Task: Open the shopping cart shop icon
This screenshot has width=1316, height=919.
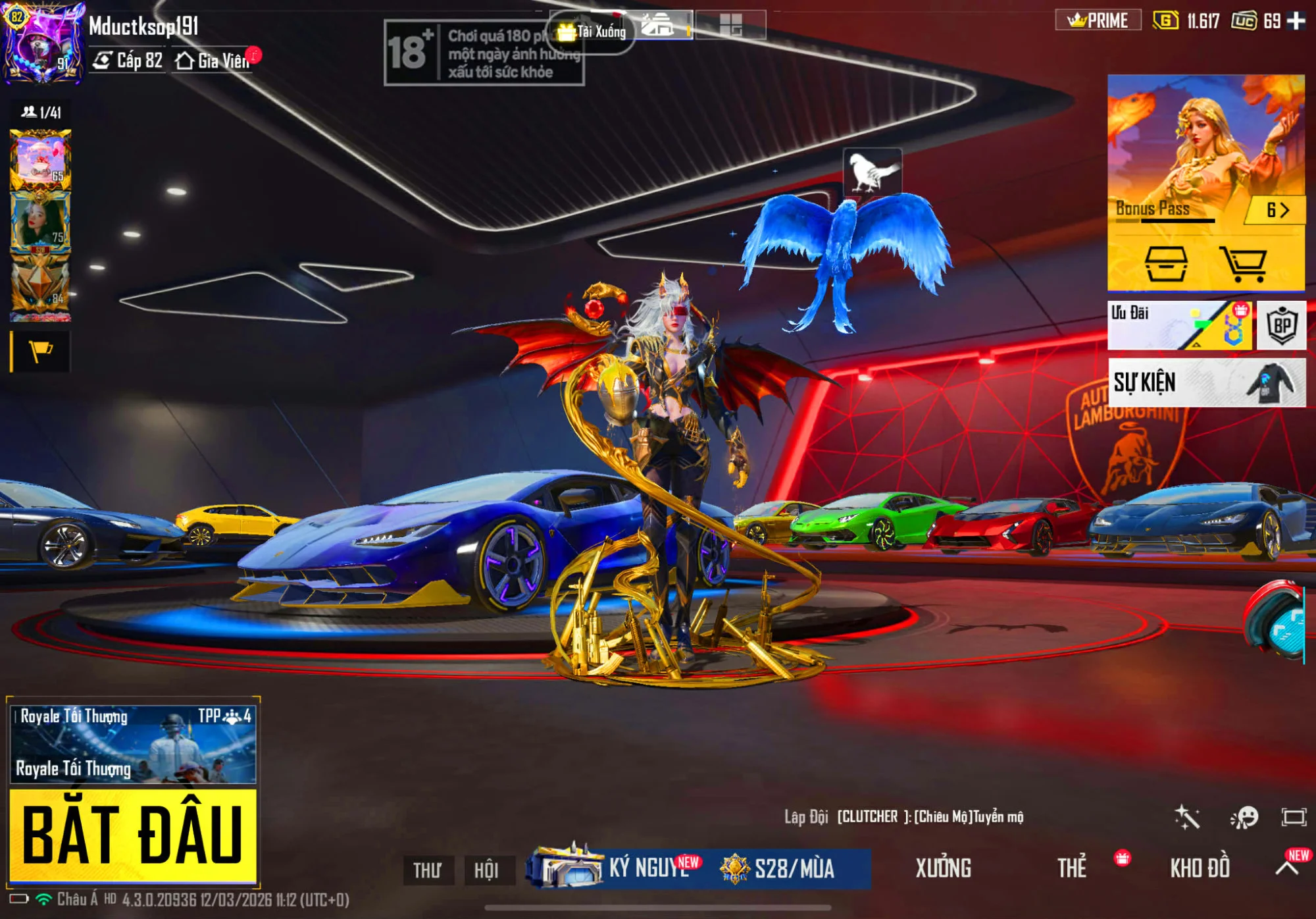Action: [x=1242, y=263]
